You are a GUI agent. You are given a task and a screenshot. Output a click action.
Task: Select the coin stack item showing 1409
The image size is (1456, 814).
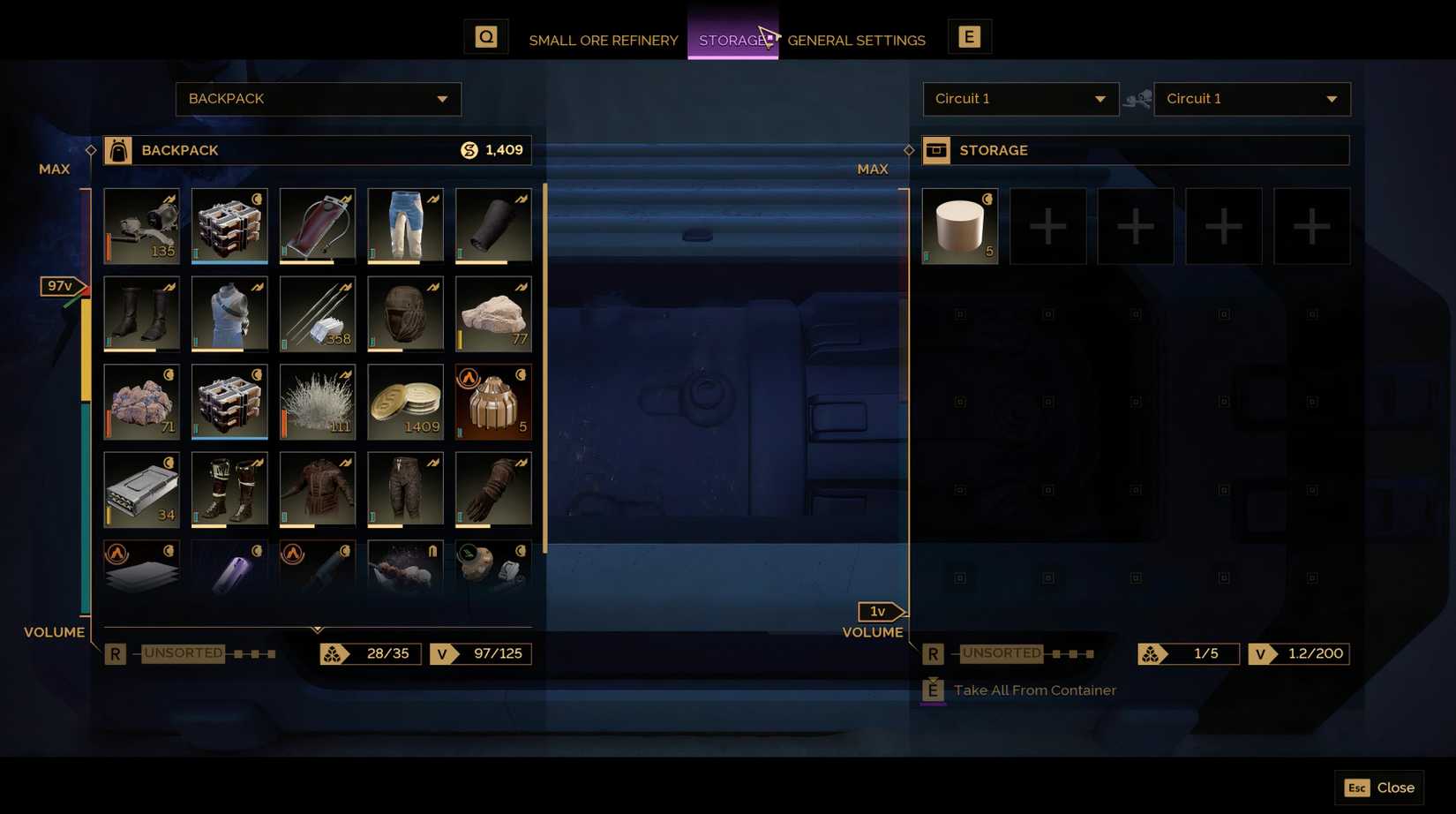pyautogui.click(x=405, y=402)
